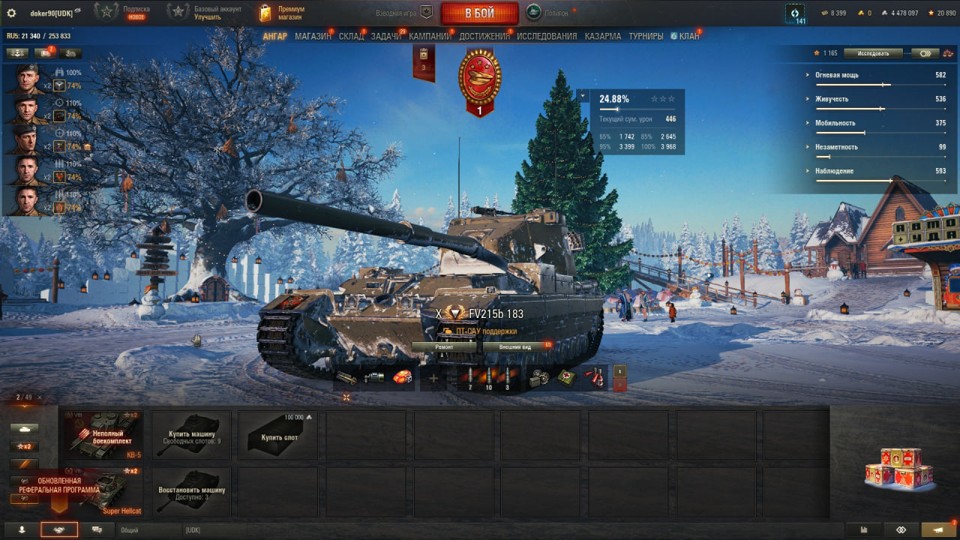Open the ДОСТИЖЕНИЯ tab

pos(485,36)
